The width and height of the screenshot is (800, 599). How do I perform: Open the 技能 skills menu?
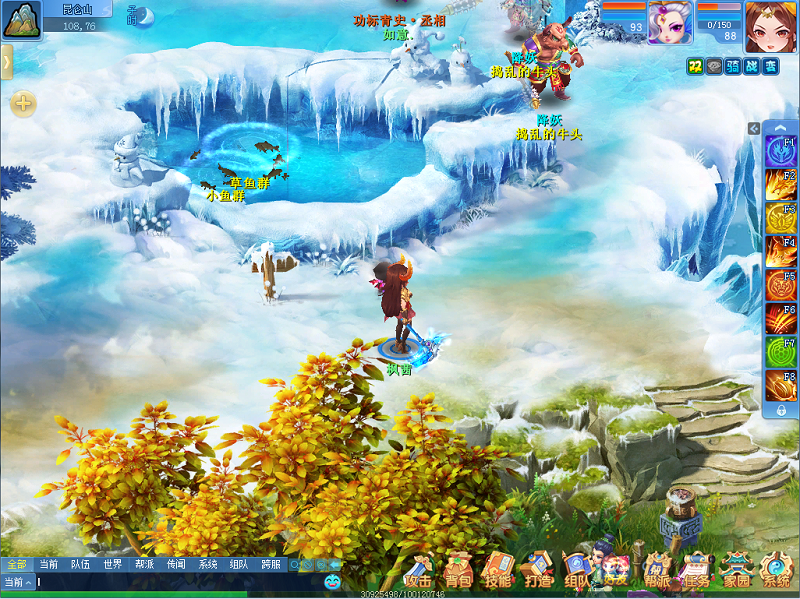(x=498, y=570)
